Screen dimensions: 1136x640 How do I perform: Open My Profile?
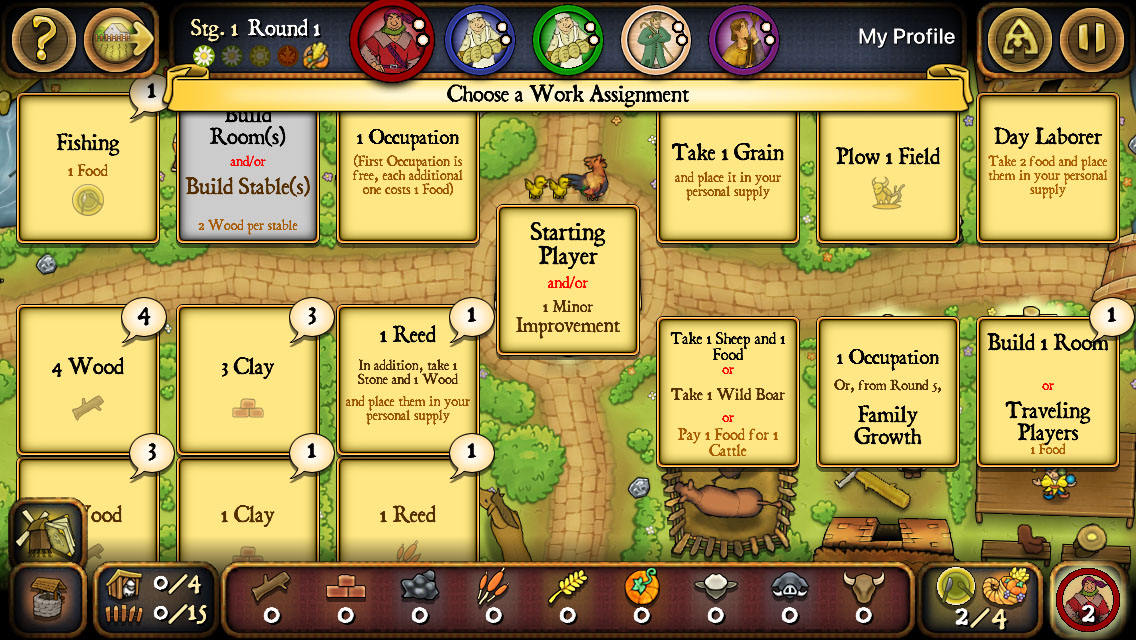pos(906,38)
